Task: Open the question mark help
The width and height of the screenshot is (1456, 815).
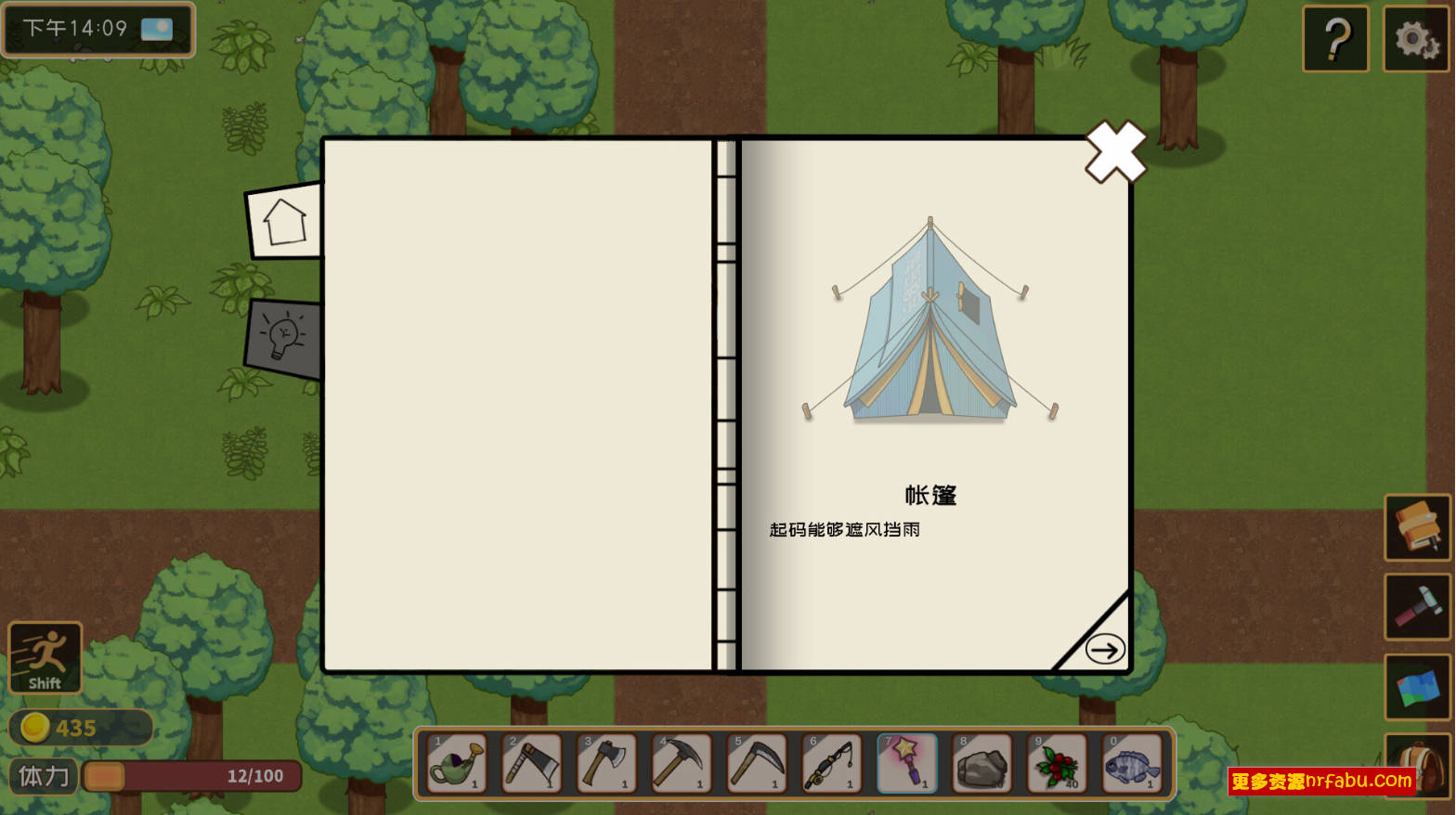Action: coord(1335,39)
